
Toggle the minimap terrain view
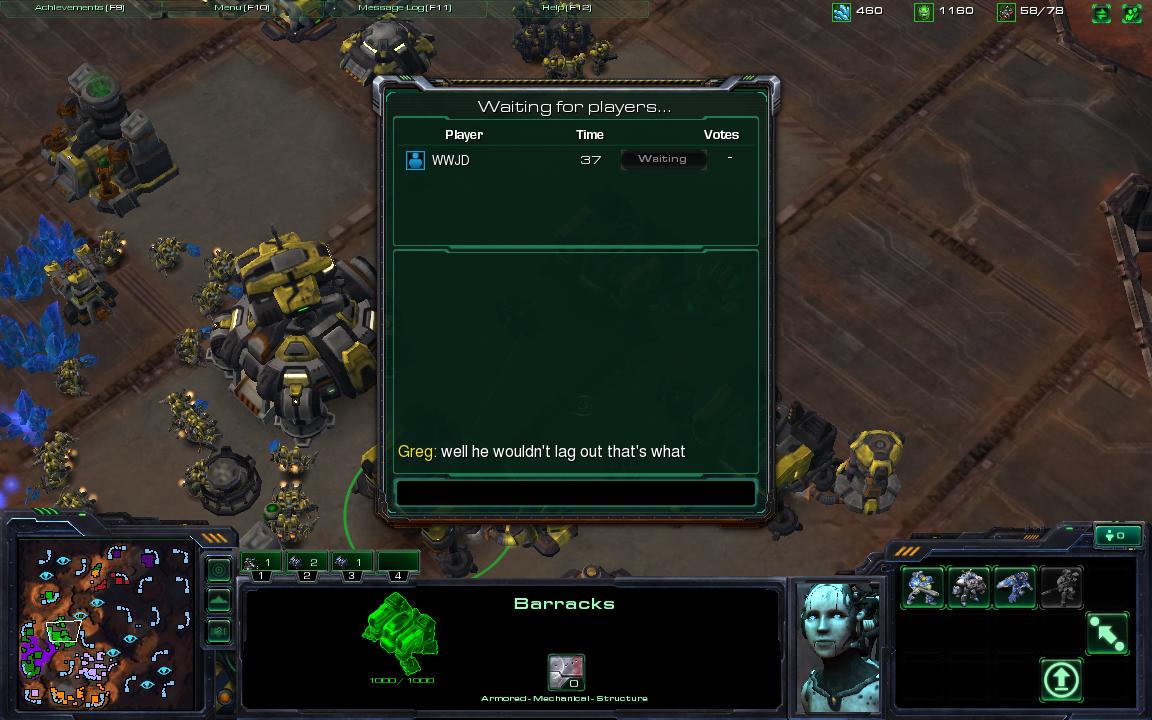(219, 601)
